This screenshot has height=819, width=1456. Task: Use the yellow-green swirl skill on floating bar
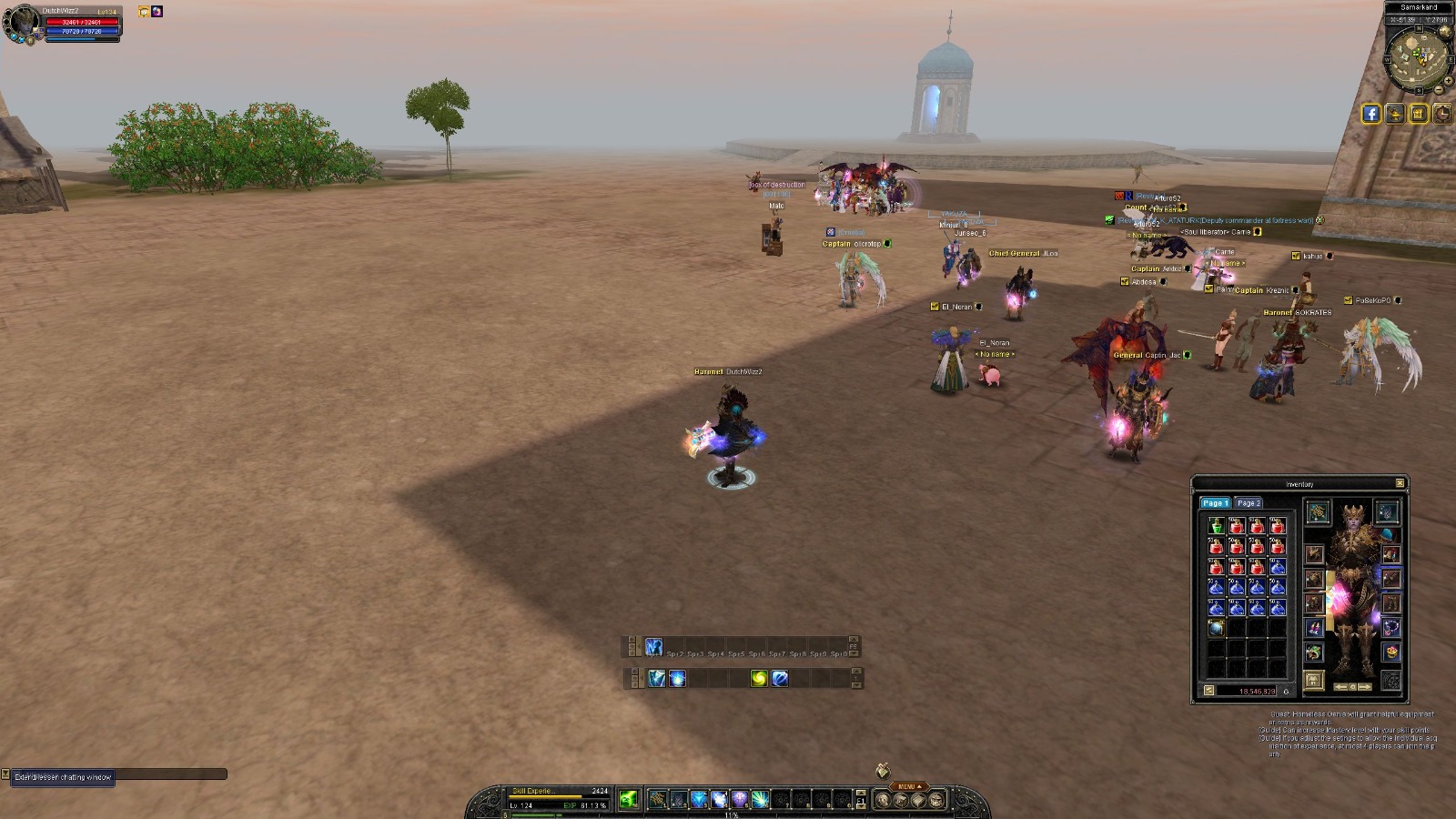[759, 678]
